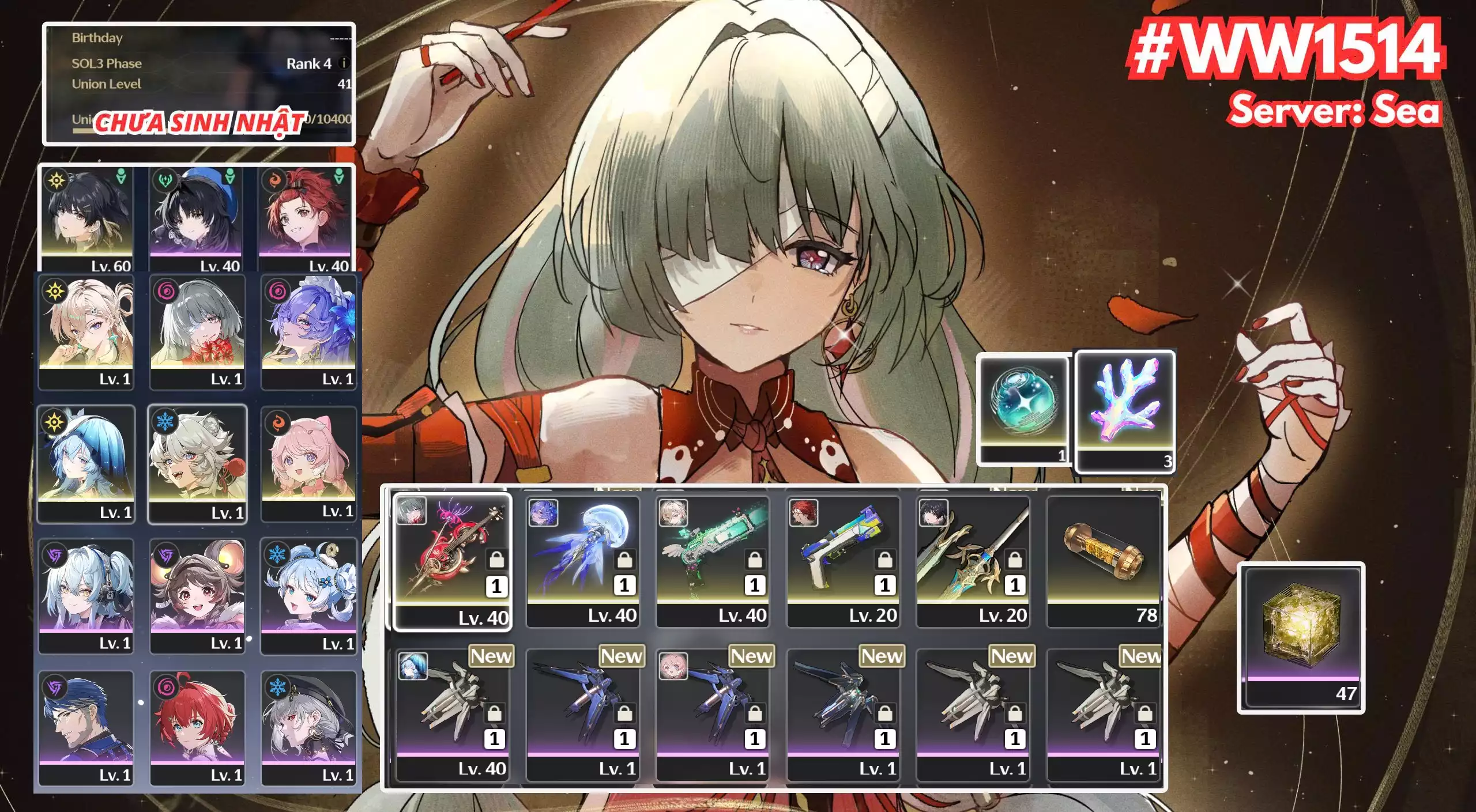Select the gray-haired eyepatch character portrait
Screen dimensions: 1476x812
coord(197,331)
